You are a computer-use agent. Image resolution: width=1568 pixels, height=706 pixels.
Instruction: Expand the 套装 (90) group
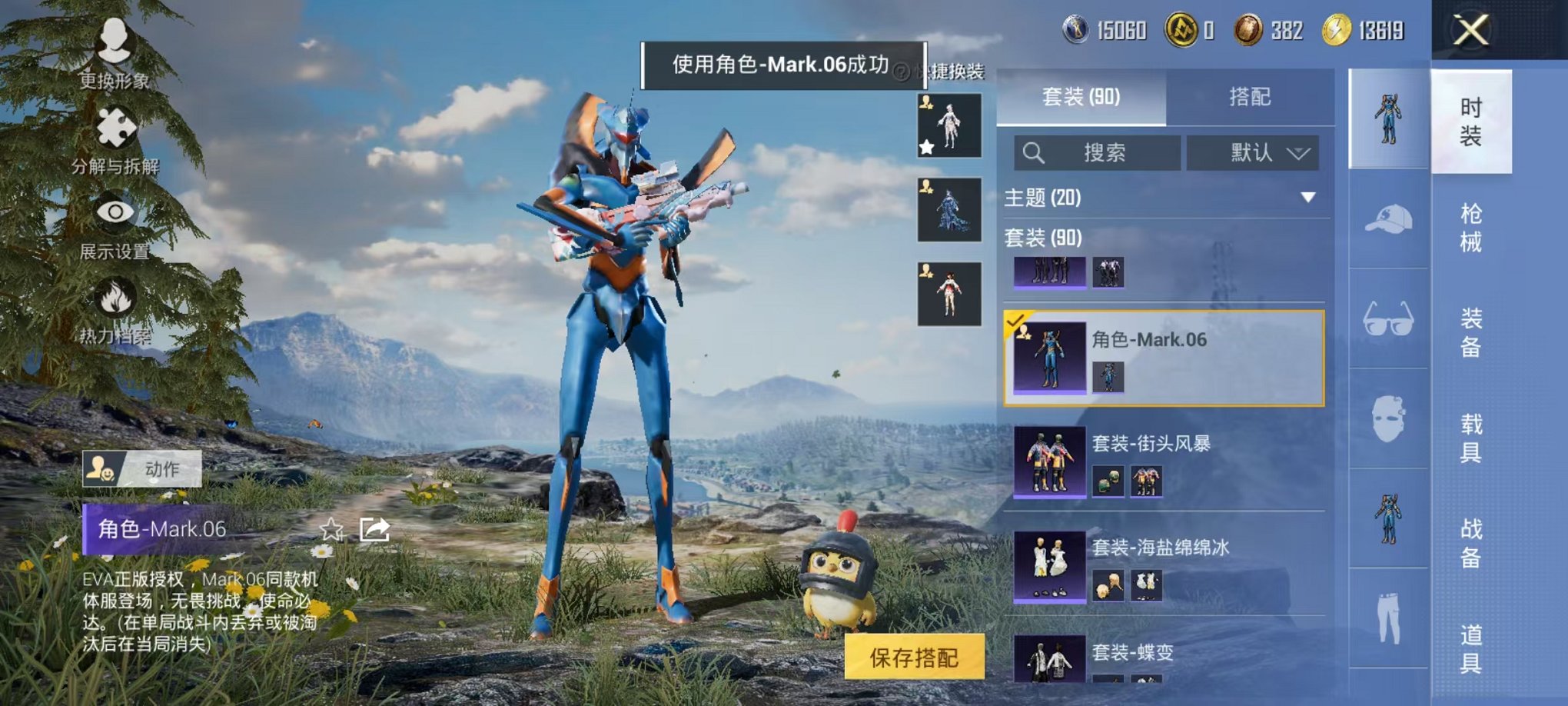[1045, 238]
